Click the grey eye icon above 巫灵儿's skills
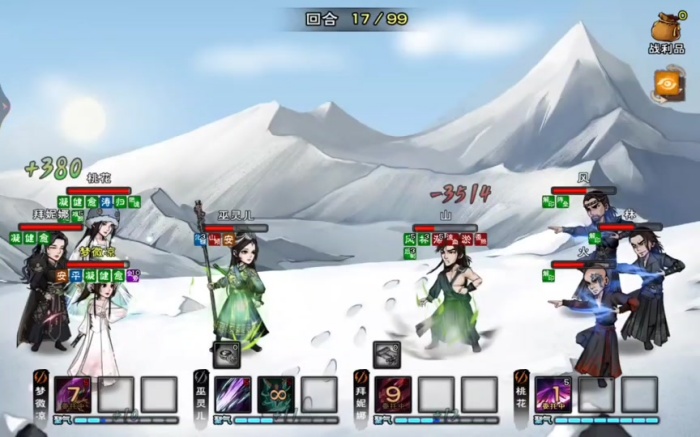Image resolution: width=700 pixels, height=437 pixels. pyautogui.click(x=226, y=354)
